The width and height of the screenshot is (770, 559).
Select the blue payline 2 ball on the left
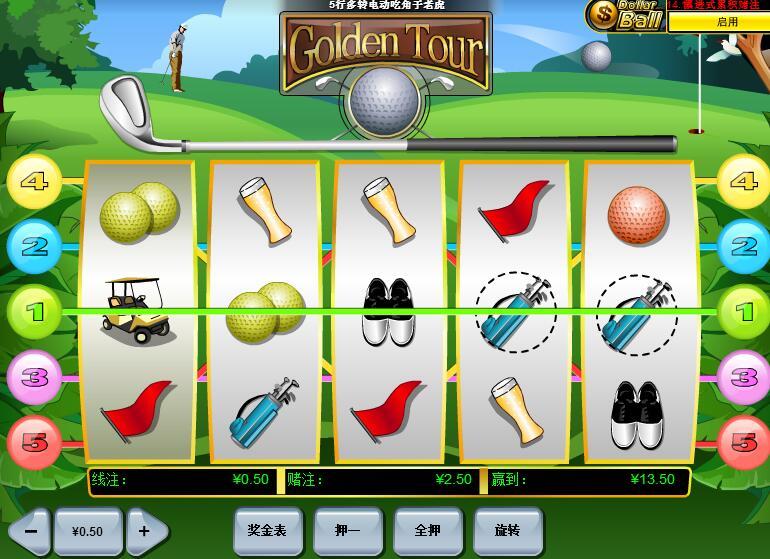coord(35,245)
